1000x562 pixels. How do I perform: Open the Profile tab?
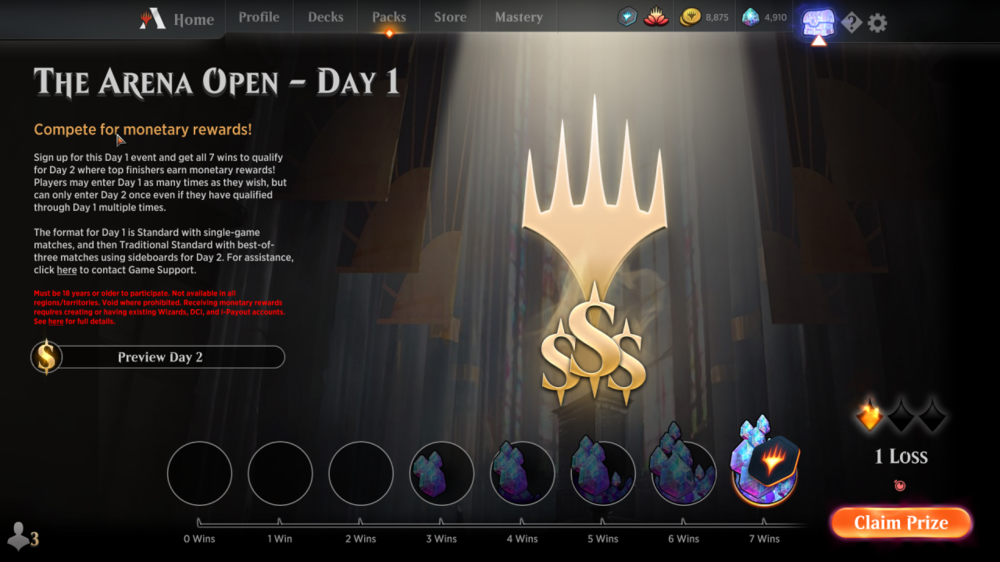[x=259, y=17]
